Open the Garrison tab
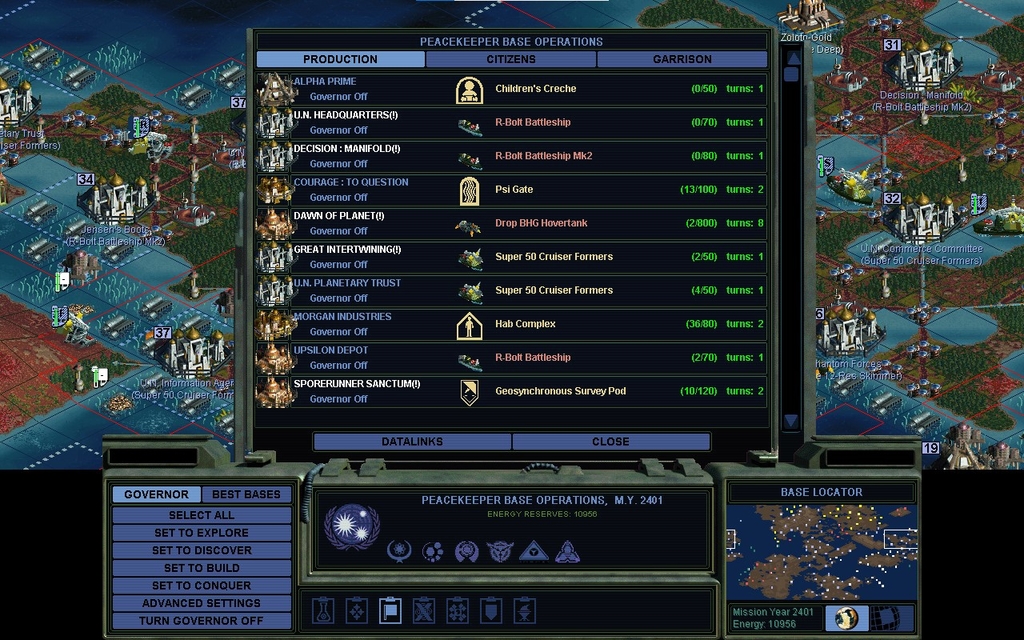1024x640 pixels. pos(682,59)
